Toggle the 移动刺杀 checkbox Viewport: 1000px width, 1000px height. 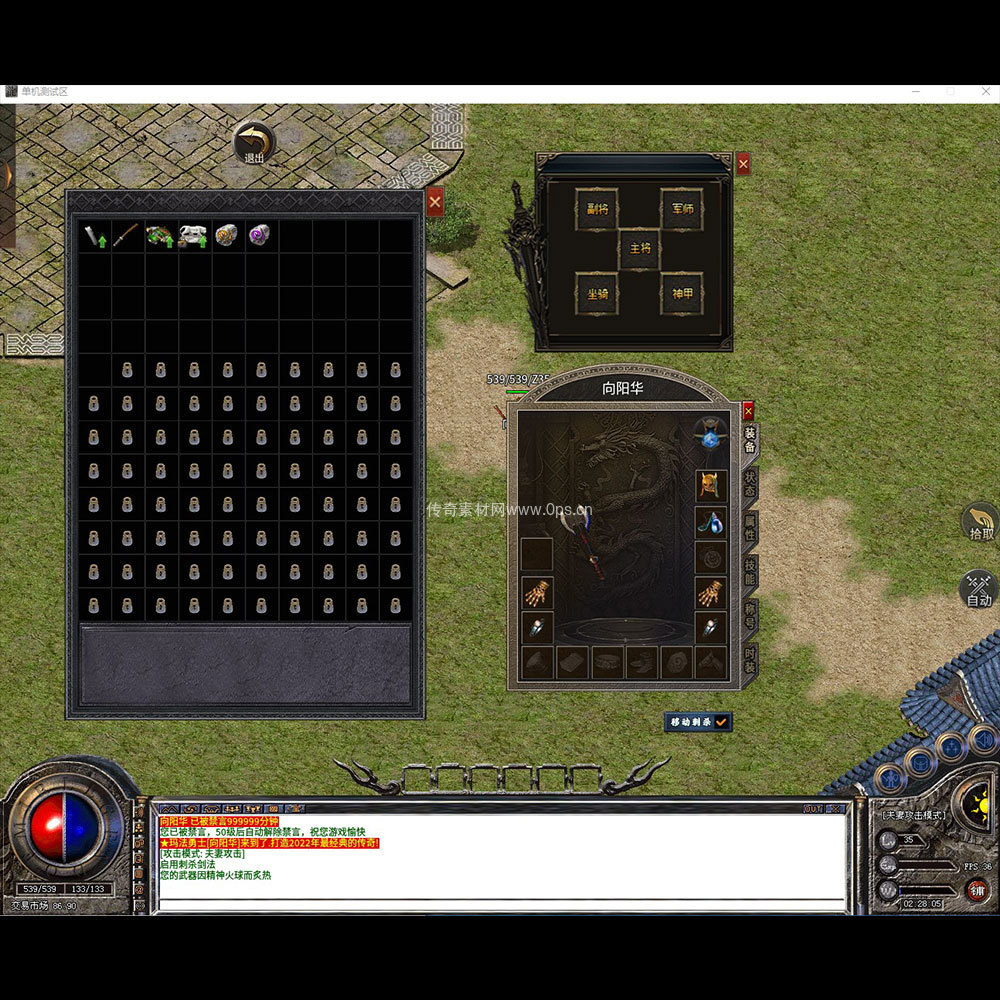(x=720, y=721)
